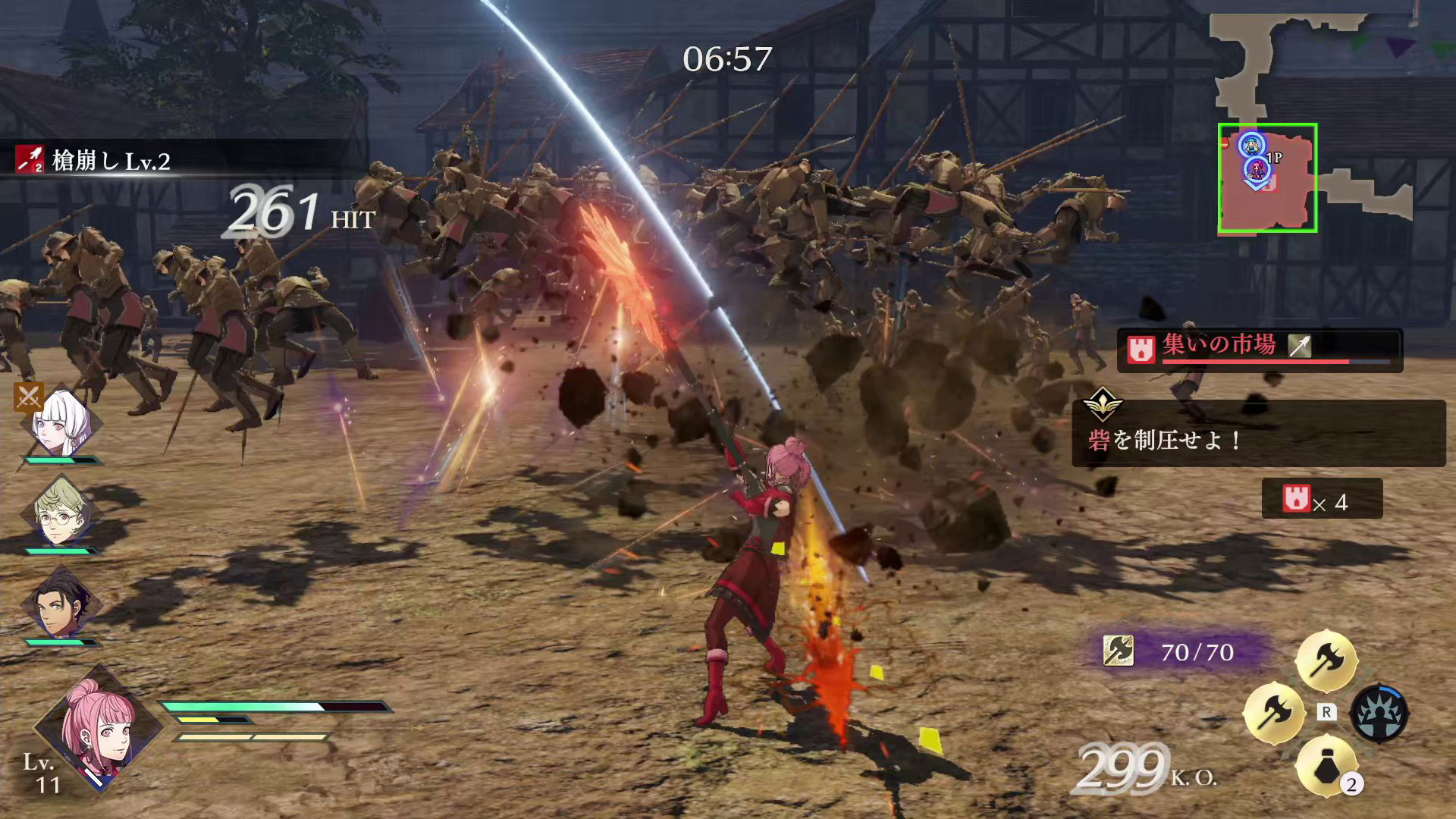The height and width of the screenshot is (819, 1456).
Task: Click Hilda's active character portrait
Action: click(99, 728)
